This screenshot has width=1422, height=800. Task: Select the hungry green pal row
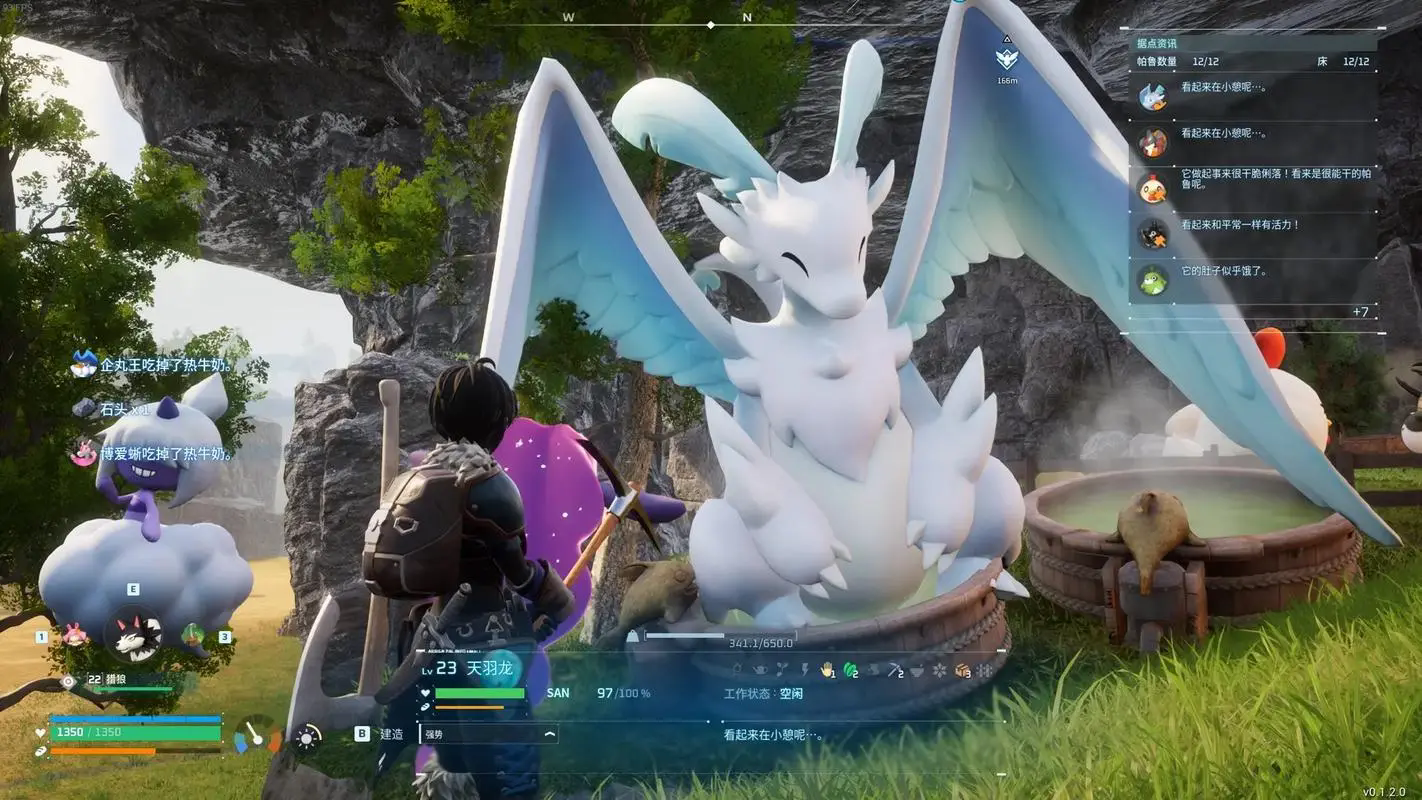point(1253,279)
